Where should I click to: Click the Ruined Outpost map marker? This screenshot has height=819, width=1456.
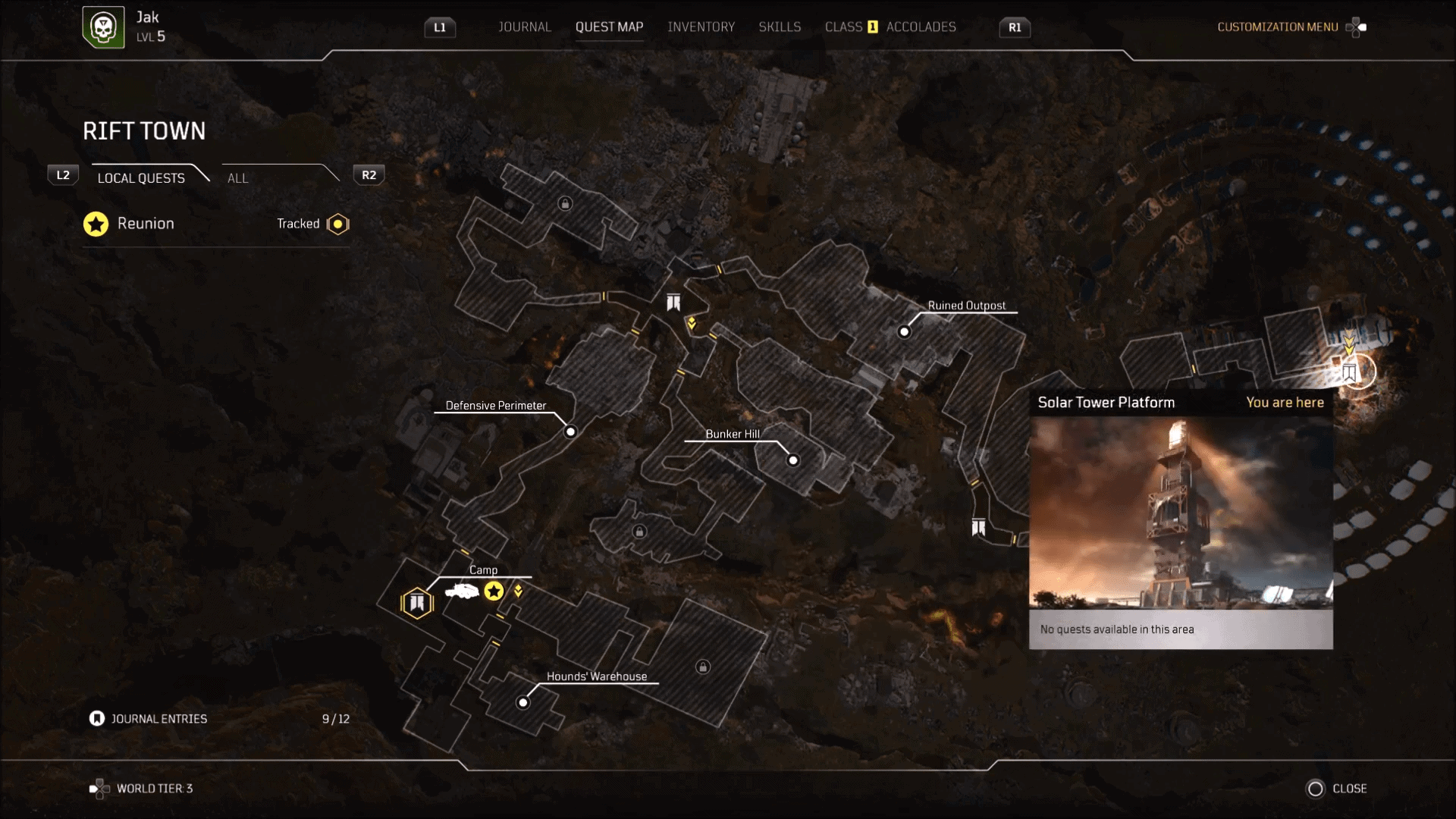pos(905,331)
